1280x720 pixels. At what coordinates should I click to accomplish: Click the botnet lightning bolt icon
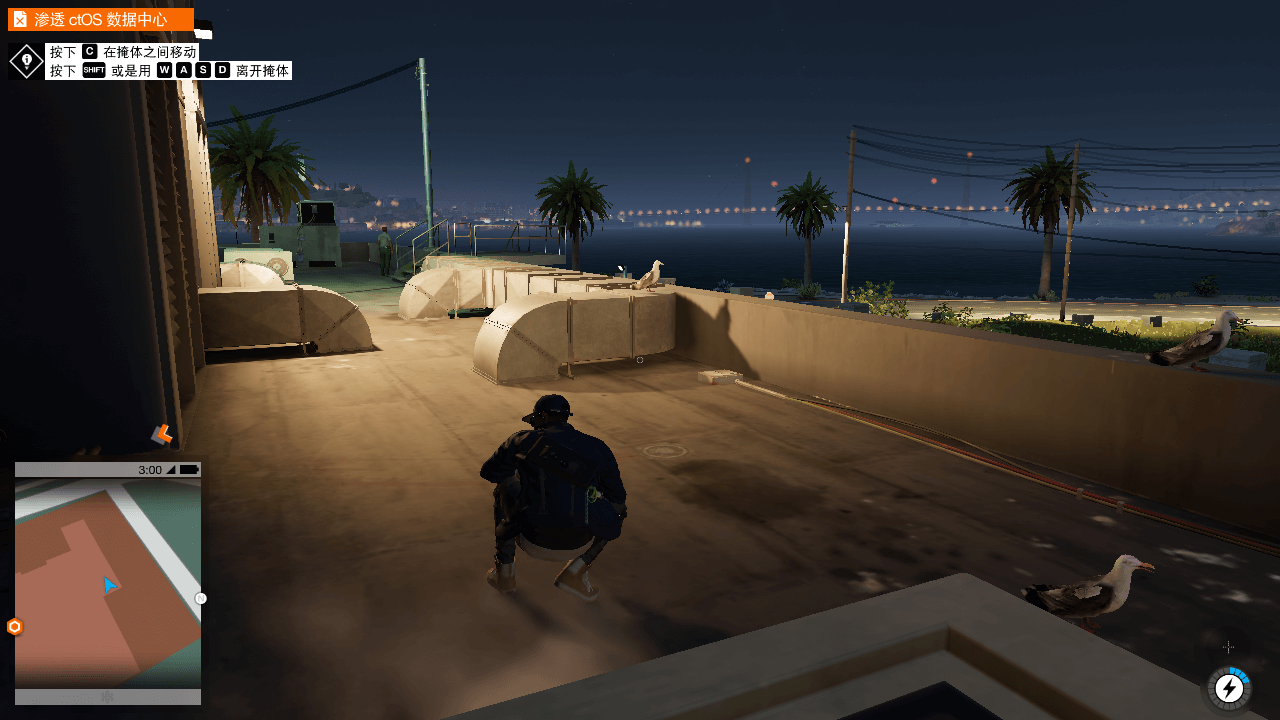[1230, 688]
